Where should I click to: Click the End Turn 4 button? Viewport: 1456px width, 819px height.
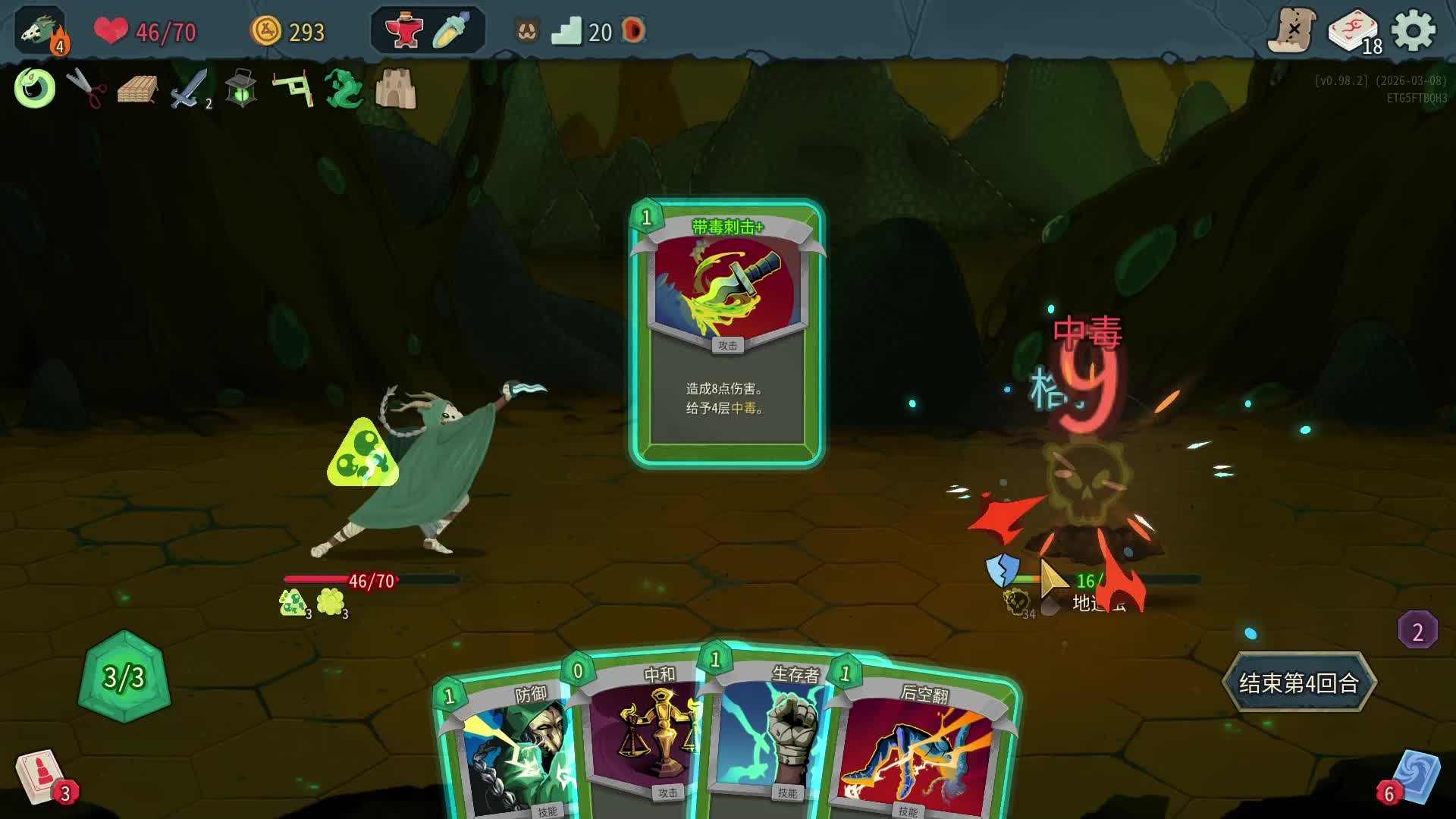[1298, 682]
